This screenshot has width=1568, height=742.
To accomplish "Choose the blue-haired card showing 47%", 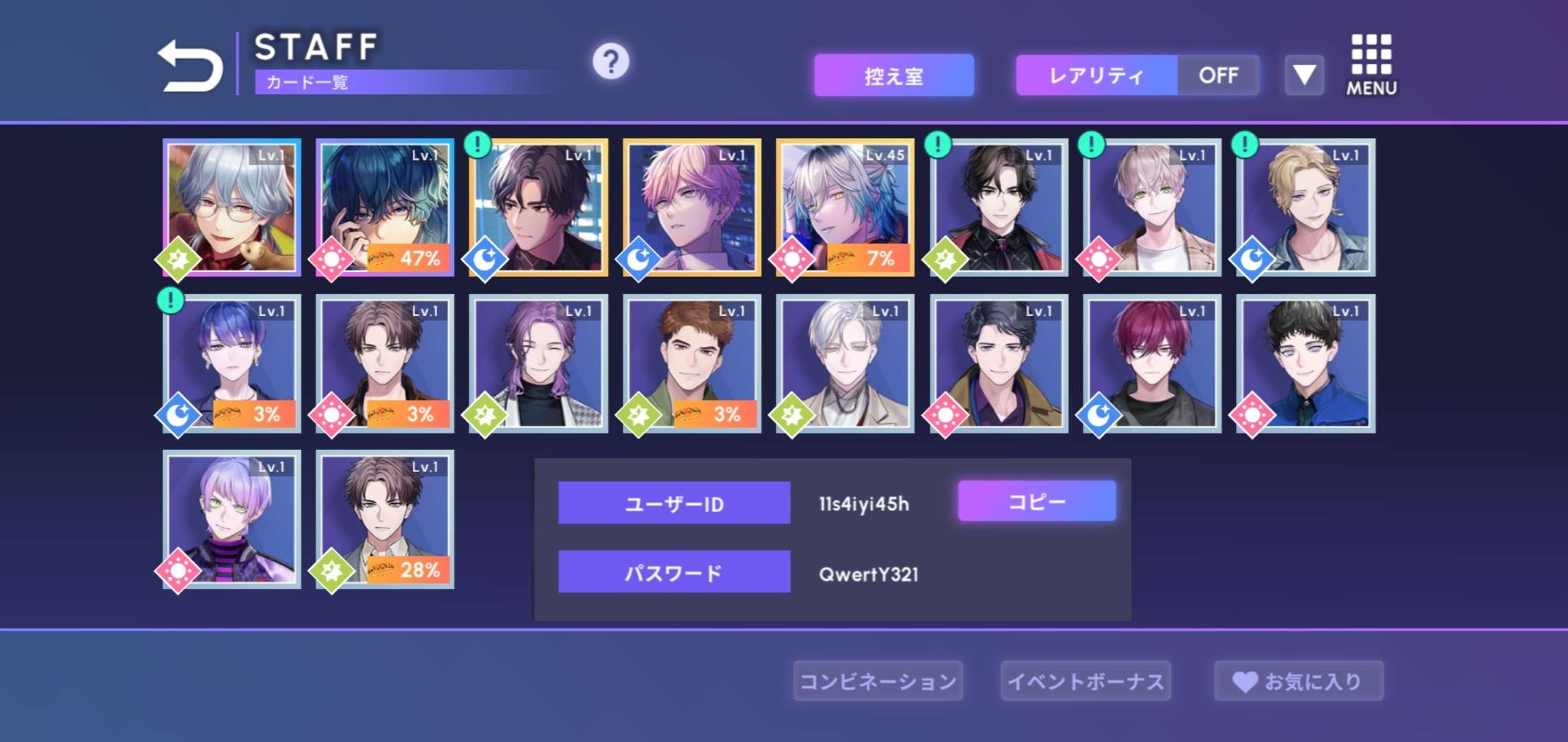I will (x=385, y=207).
